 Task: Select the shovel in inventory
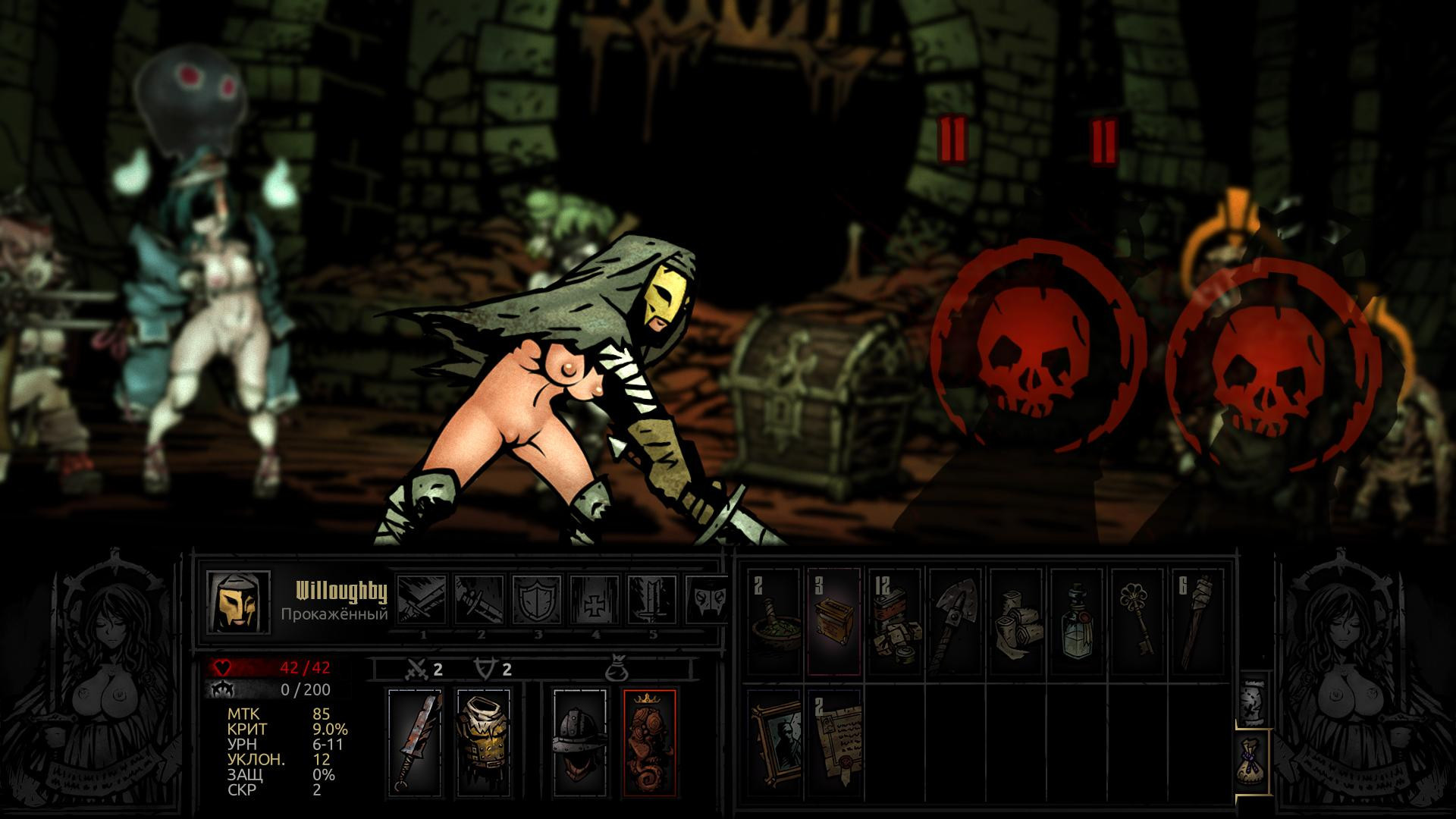[x=954, y=620]
